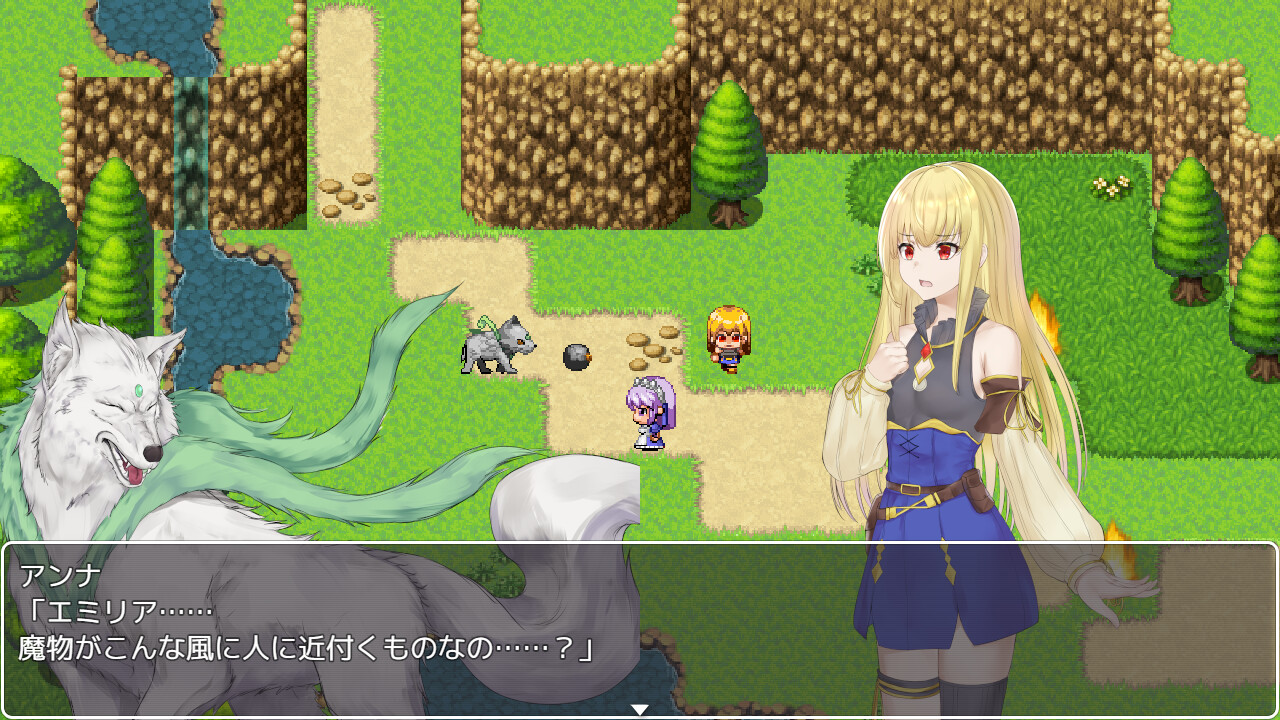
Task: Click the purple-haired maid character sprite
Action: [652, 415]
